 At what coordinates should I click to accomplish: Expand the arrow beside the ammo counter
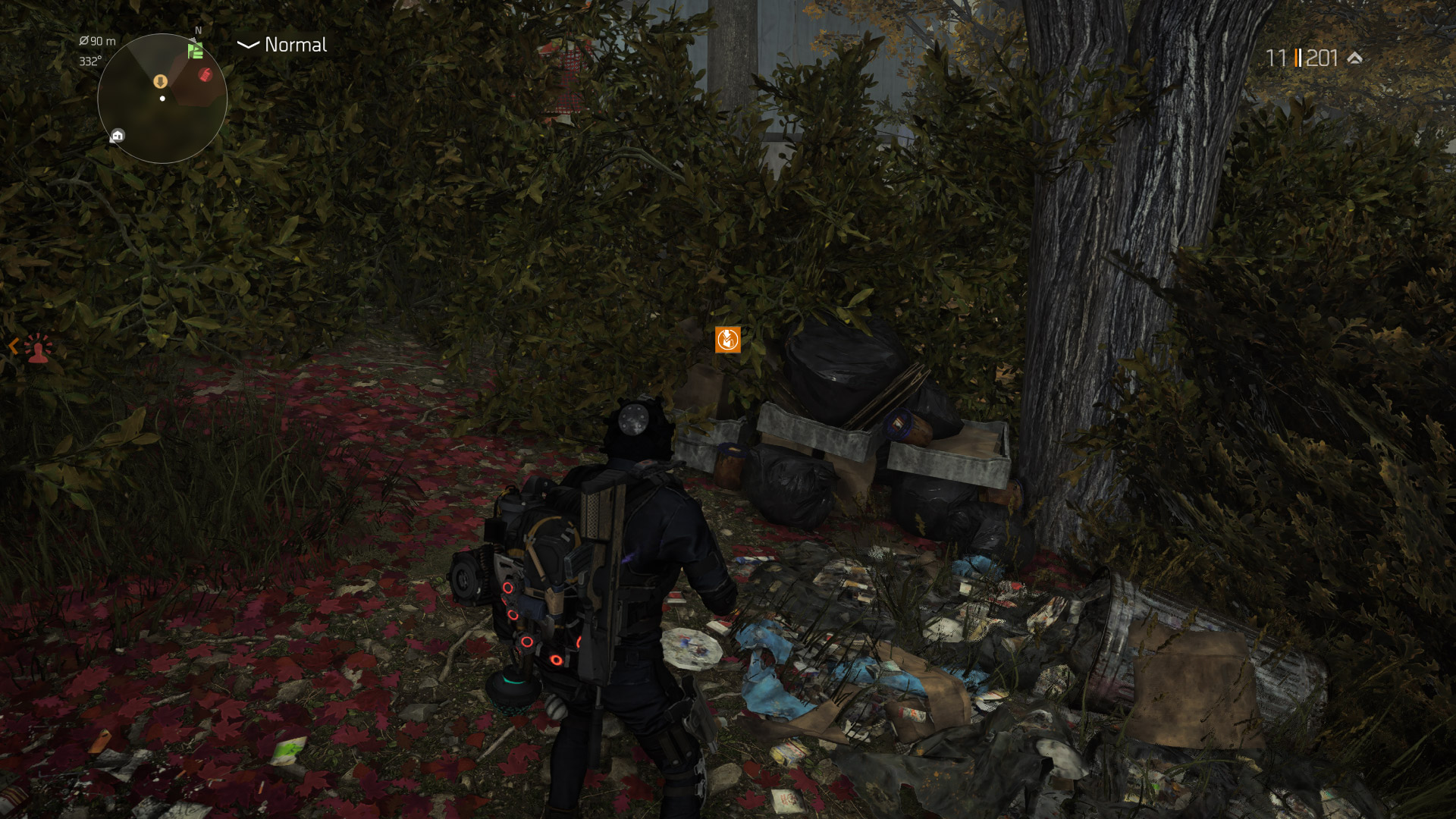(x=1355, y=58)
